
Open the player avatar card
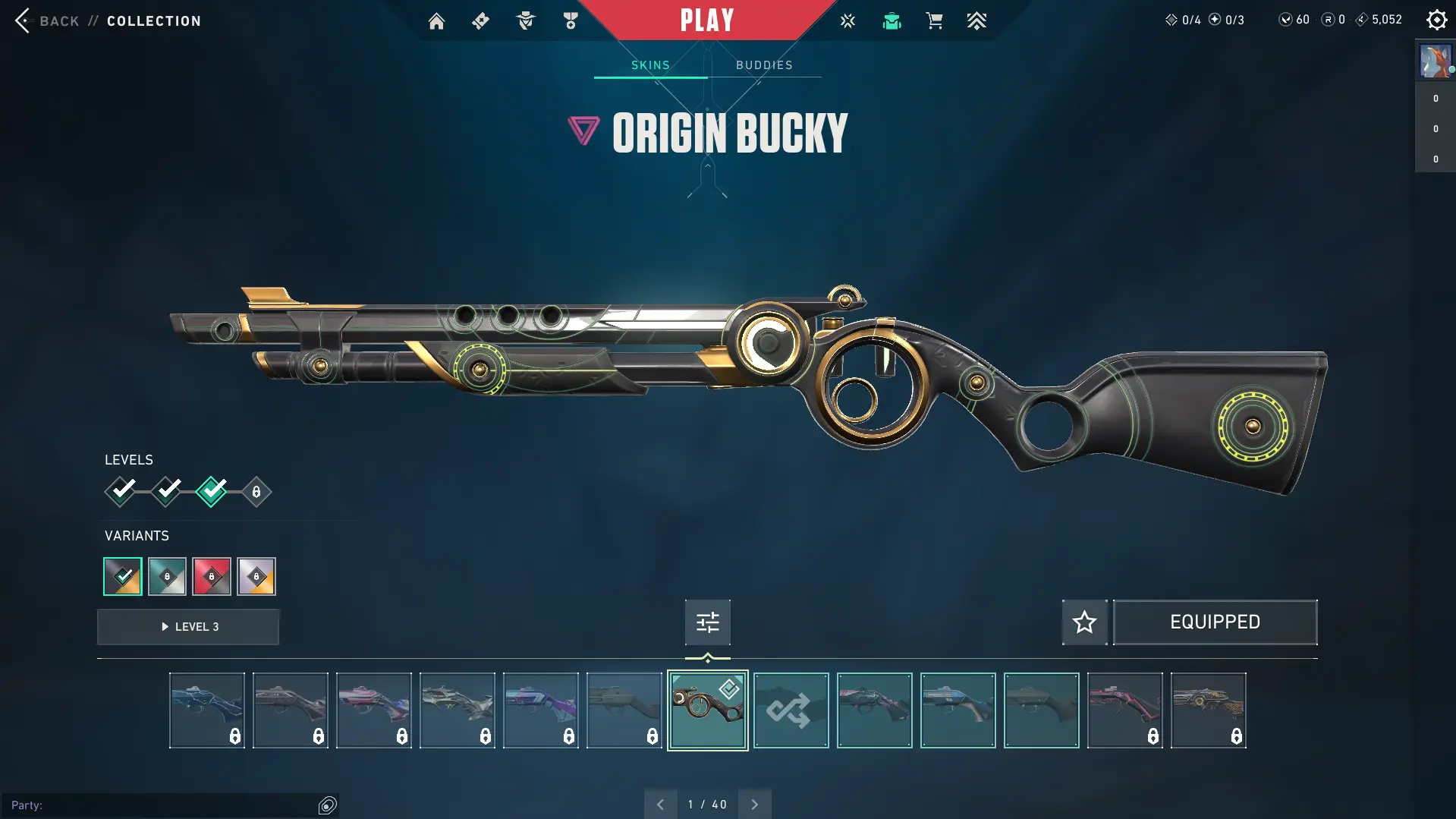tap(1435, 61)
